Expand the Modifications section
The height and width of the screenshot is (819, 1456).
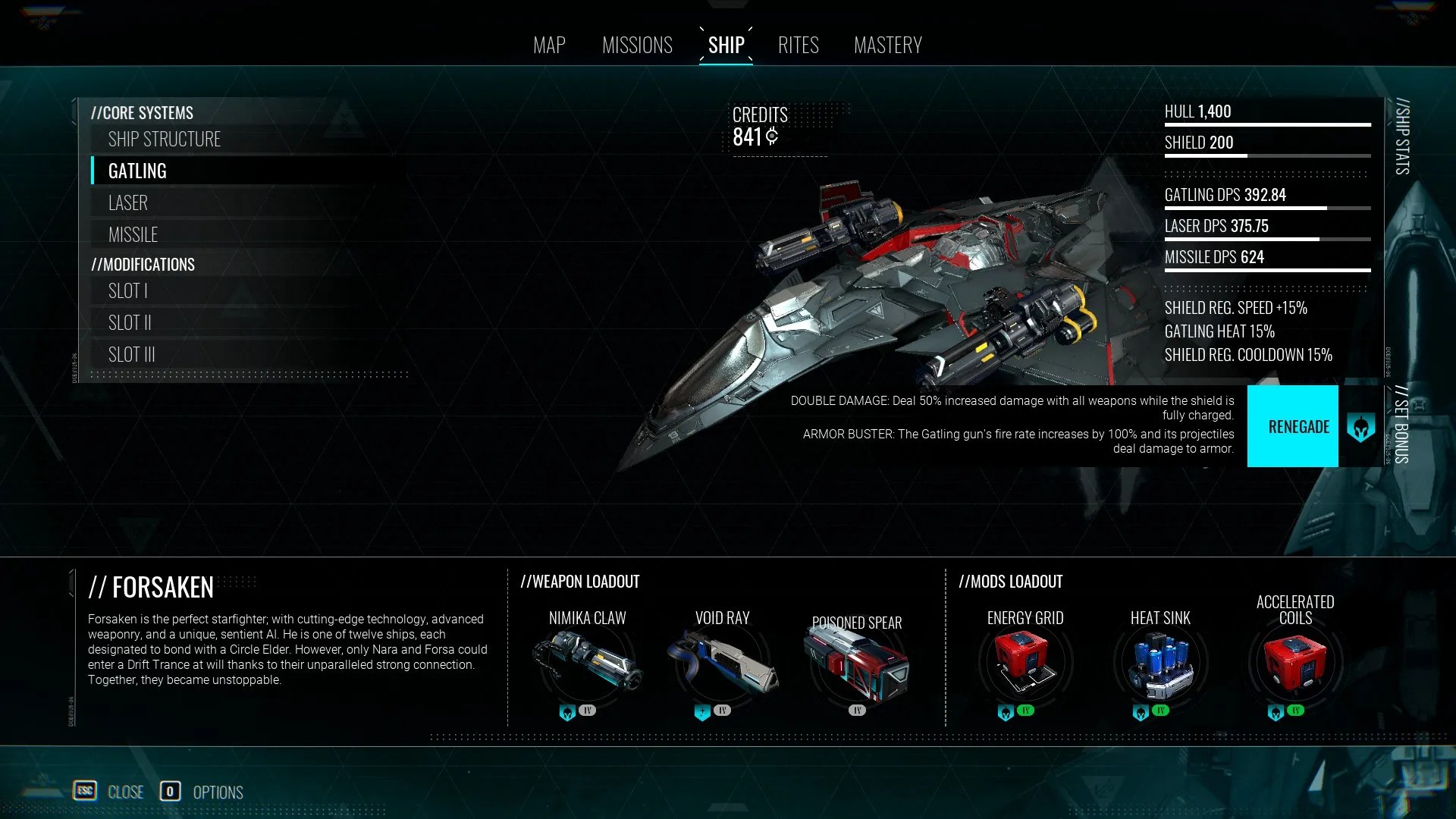pyautogui.click(x=143, y=264)
